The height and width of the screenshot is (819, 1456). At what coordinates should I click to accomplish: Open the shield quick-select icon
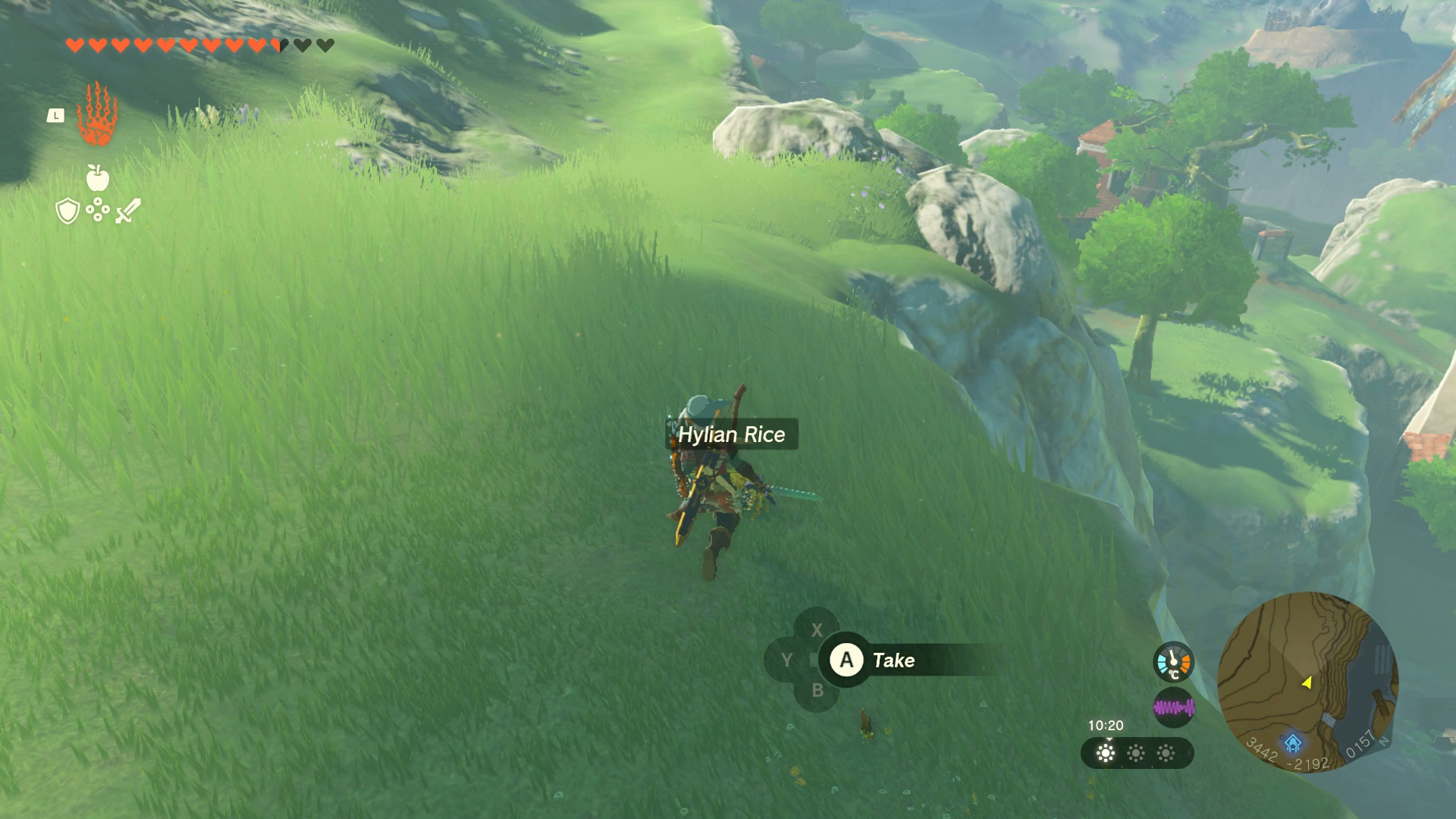[67, 211]
